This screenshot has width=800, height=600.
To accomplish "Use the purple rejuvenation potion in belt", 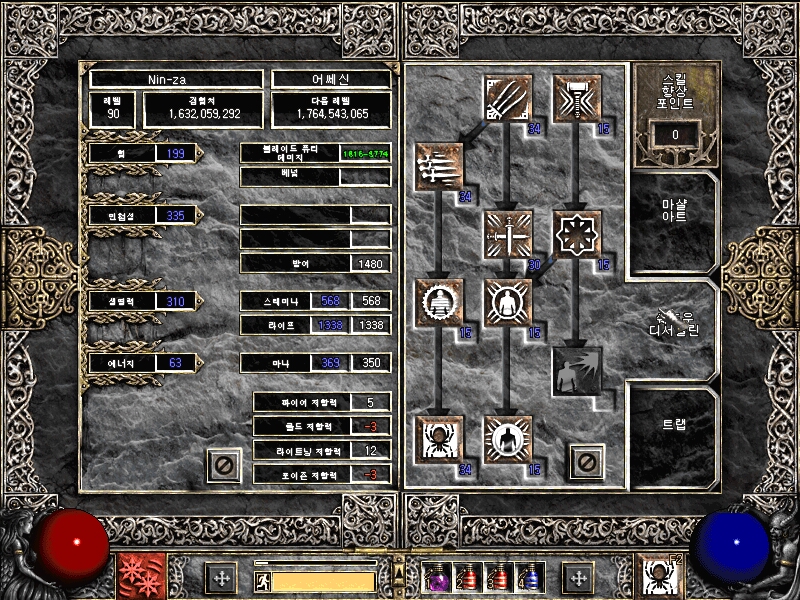I will pos(437,578).
